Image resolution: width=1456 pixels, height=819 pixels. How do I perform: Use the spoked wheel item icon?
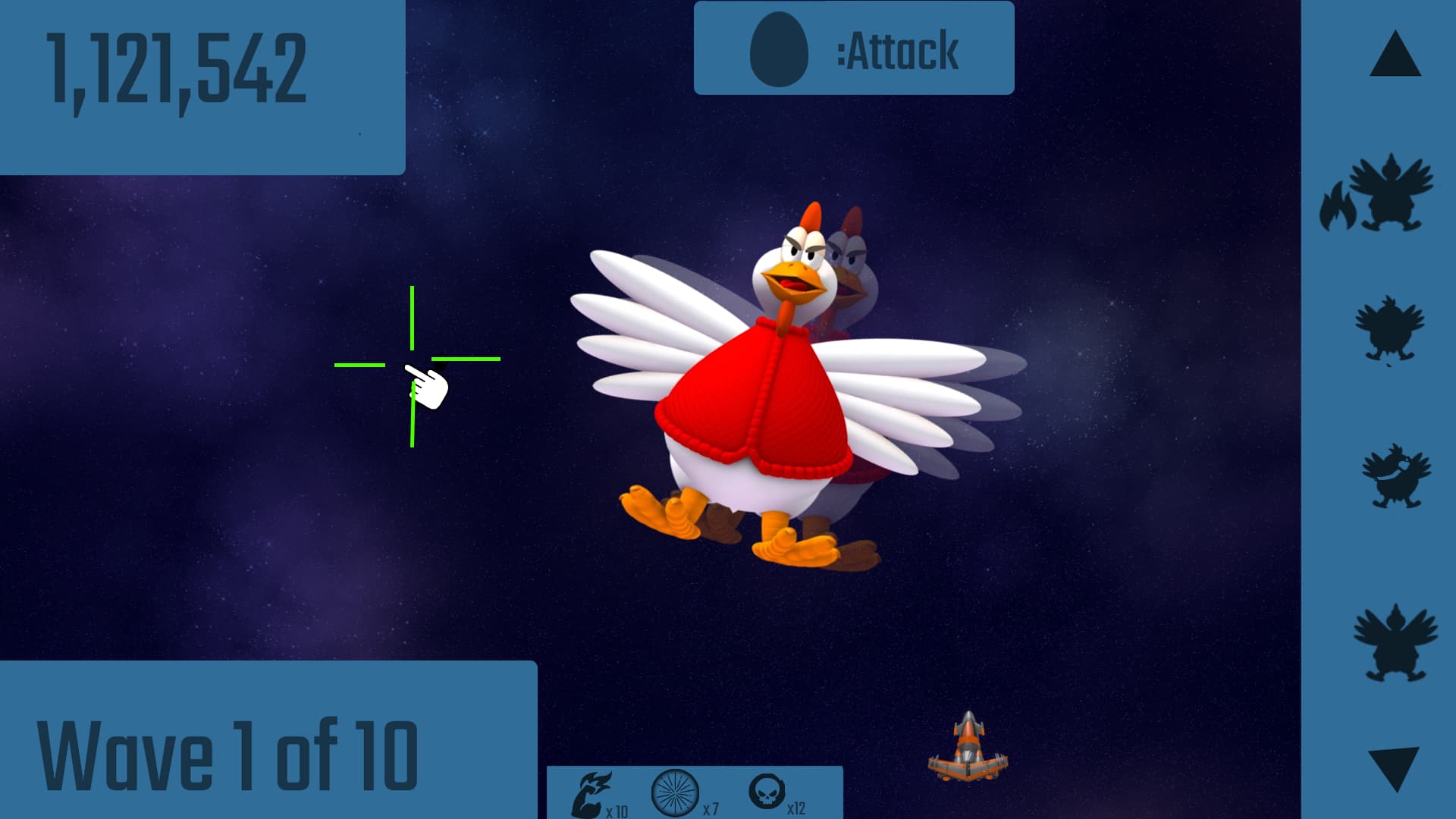coord(675,792)
